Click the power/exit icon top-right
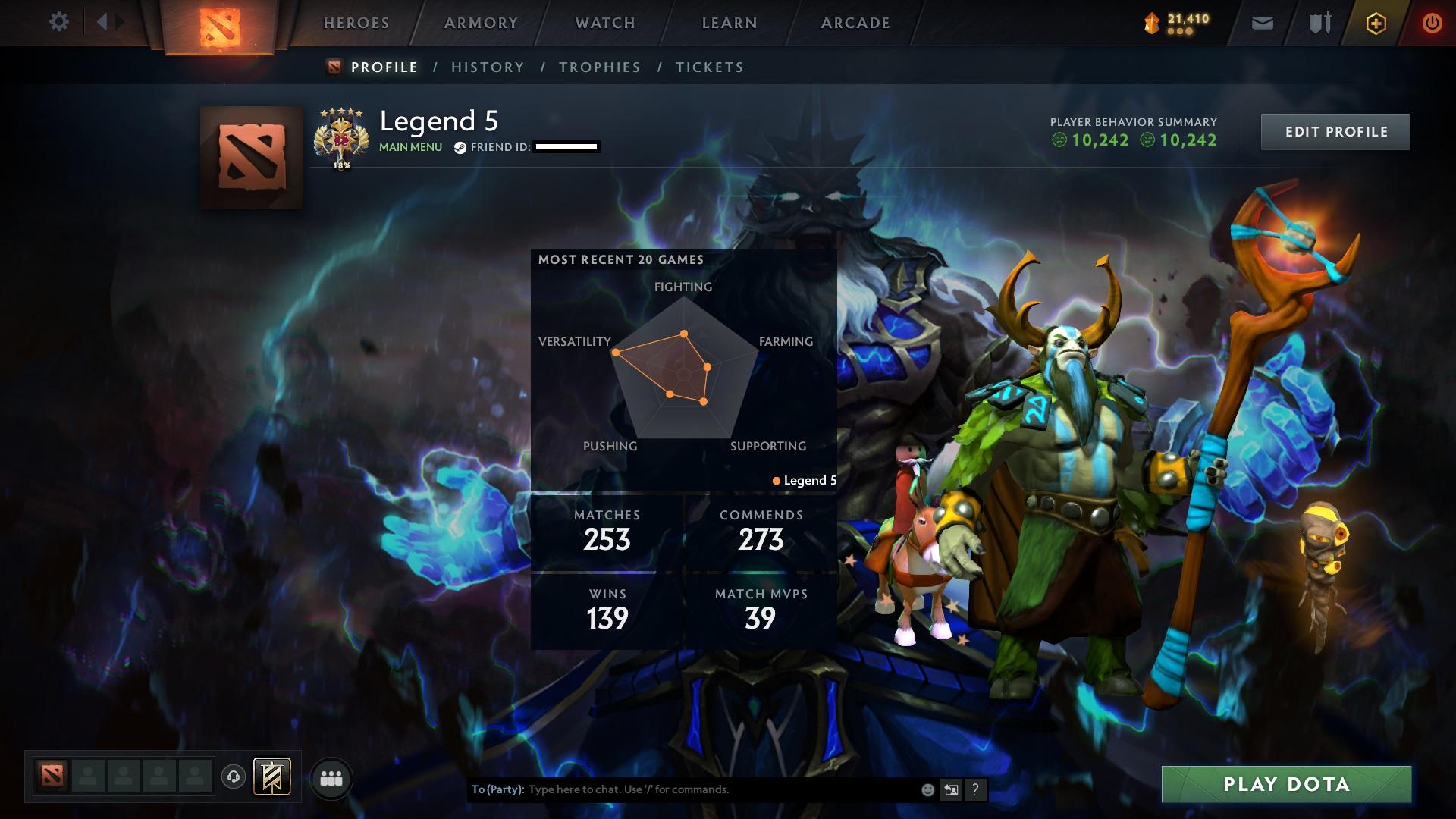Screen dimensions: 1456x819 (x=1430, y=23)
